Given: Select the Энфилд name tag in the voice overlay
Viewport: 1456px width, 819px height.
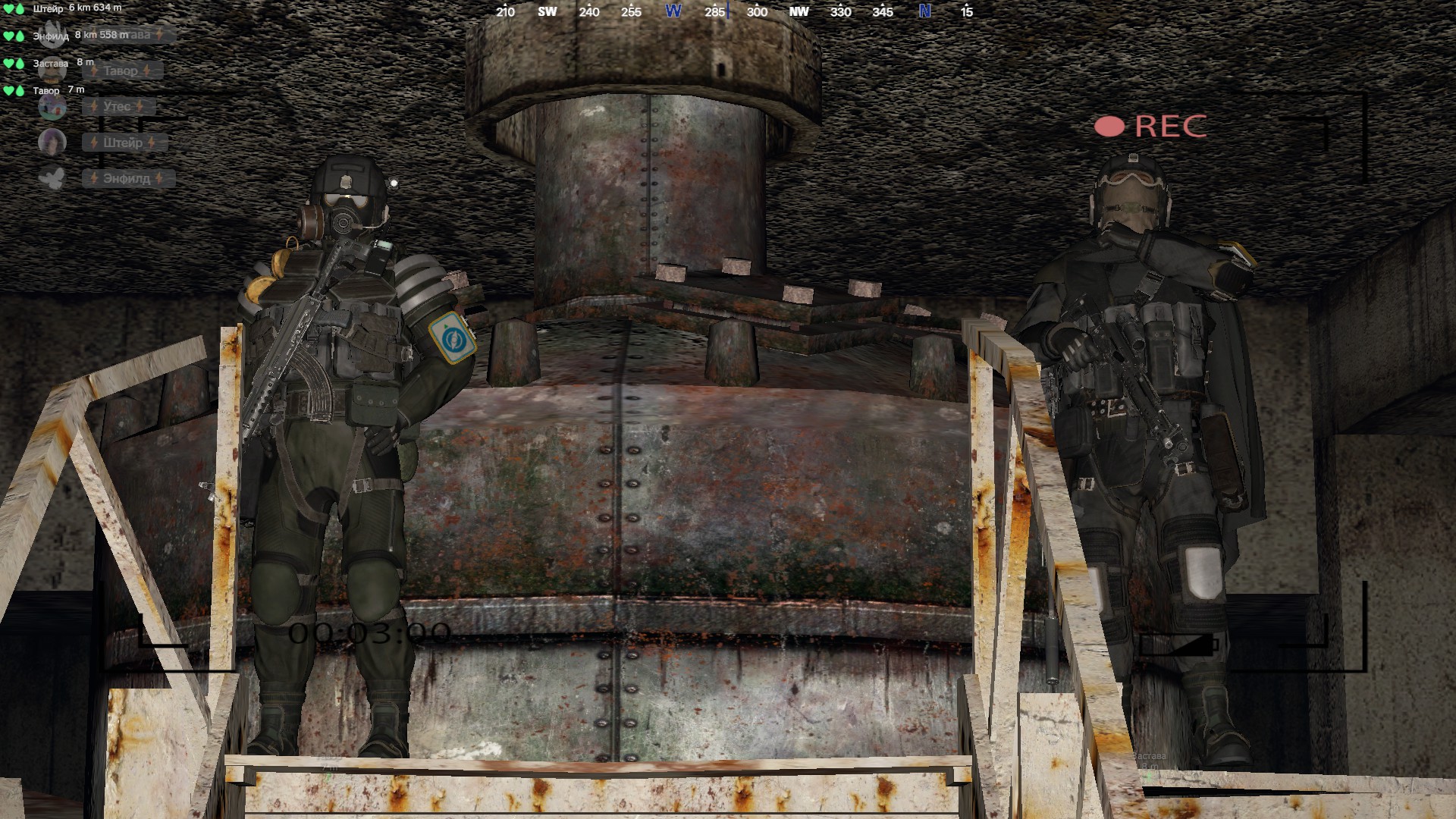Looking at the screenshot, I should (127, 179).
